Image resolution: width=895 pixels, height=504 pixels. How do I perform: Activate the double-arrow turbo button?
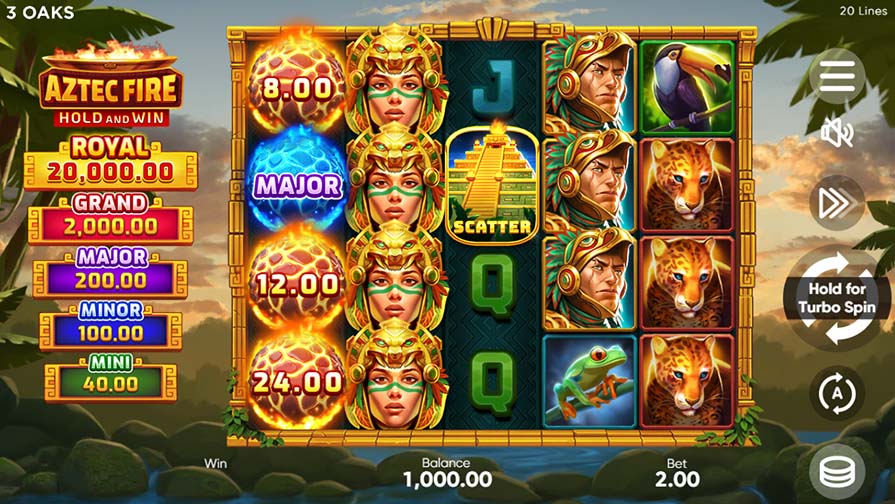point(835,203)
